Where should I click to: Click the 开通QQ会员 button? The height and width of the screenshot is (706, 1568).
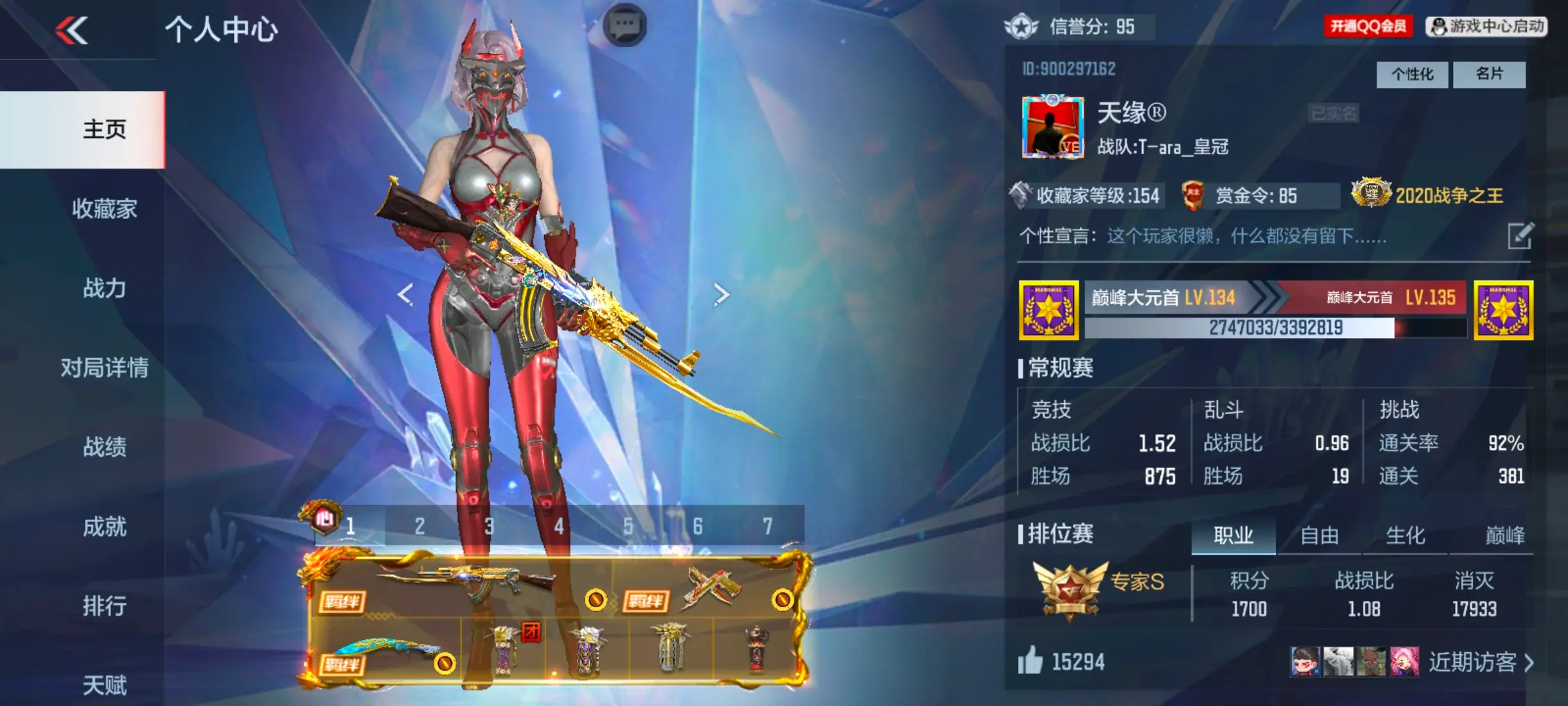pos(1368,26)
